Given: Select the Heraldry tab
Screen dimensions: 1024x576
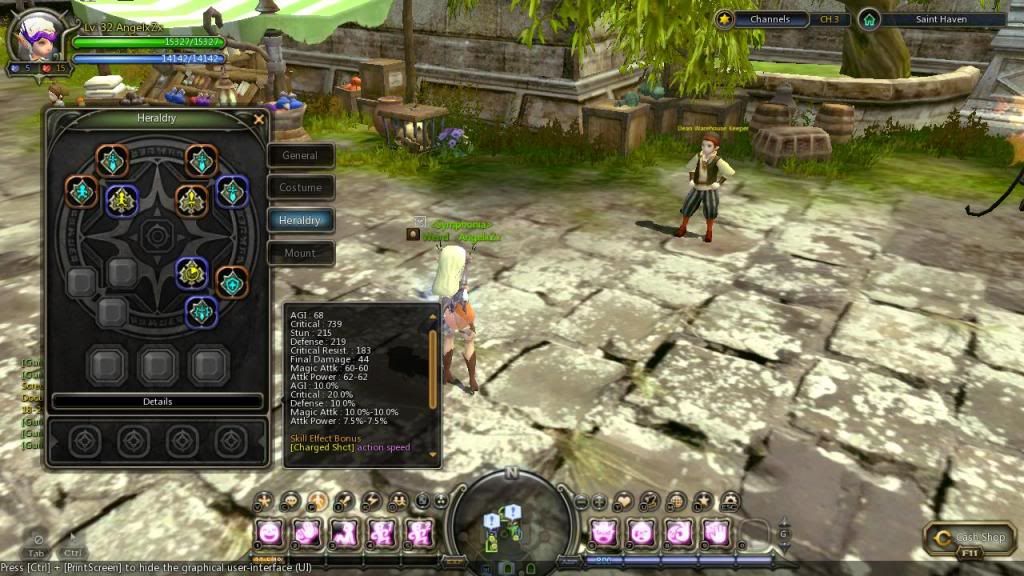Looking at the screenshot, I should coord(300,220).
